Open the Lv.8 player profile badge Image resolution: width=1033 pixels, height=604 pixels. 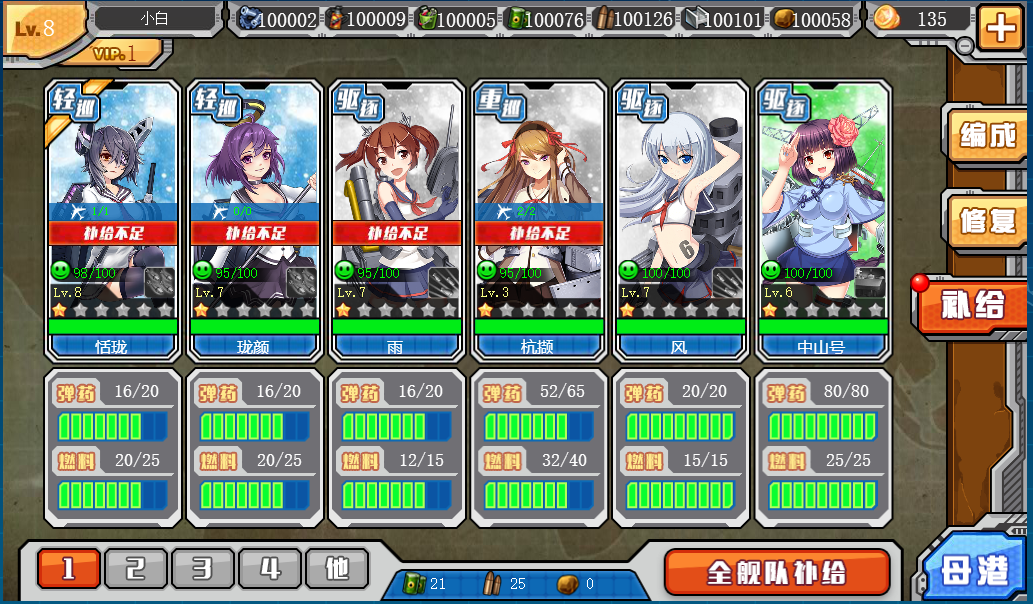click(43, 27)
